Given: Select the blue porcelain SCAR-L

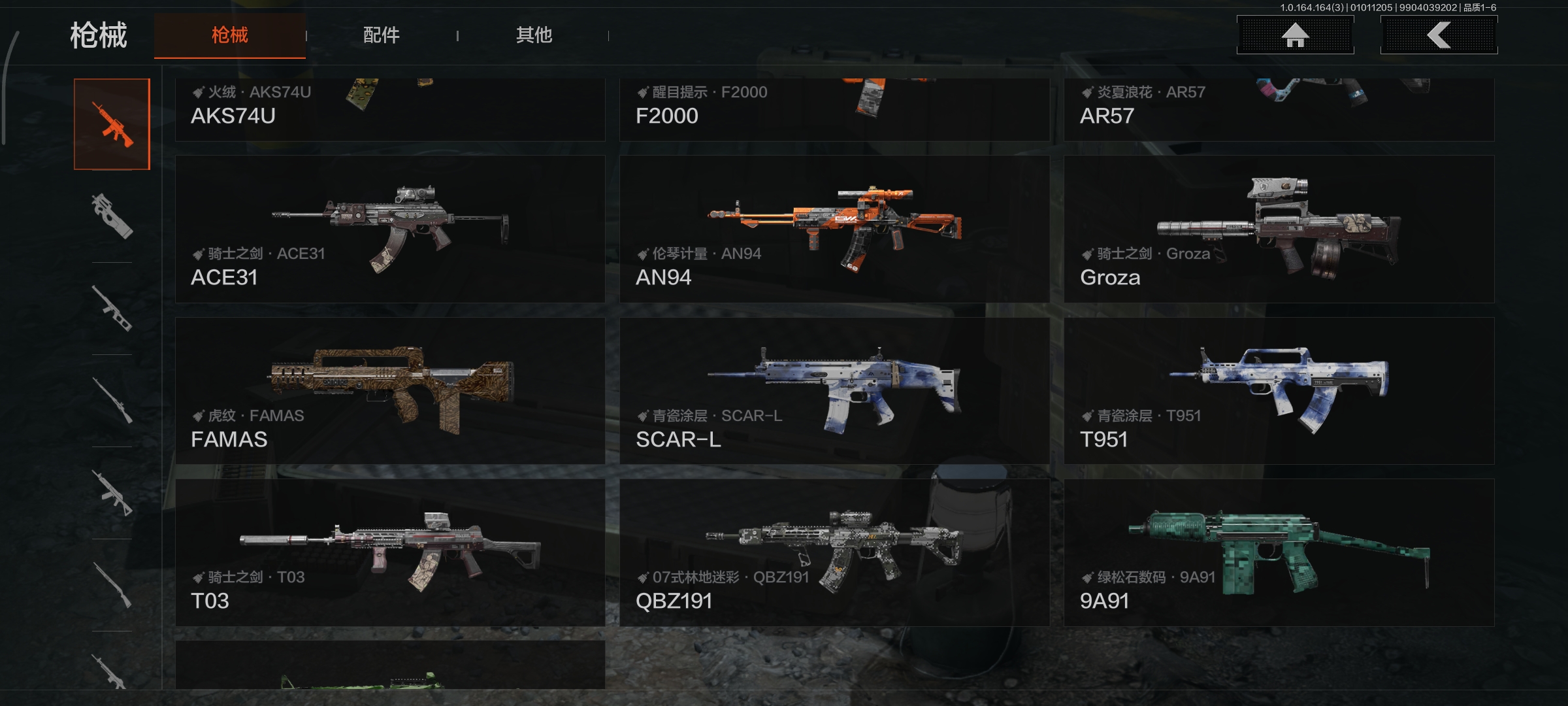Looking at the screenshot, I should (x=834, y=391).
